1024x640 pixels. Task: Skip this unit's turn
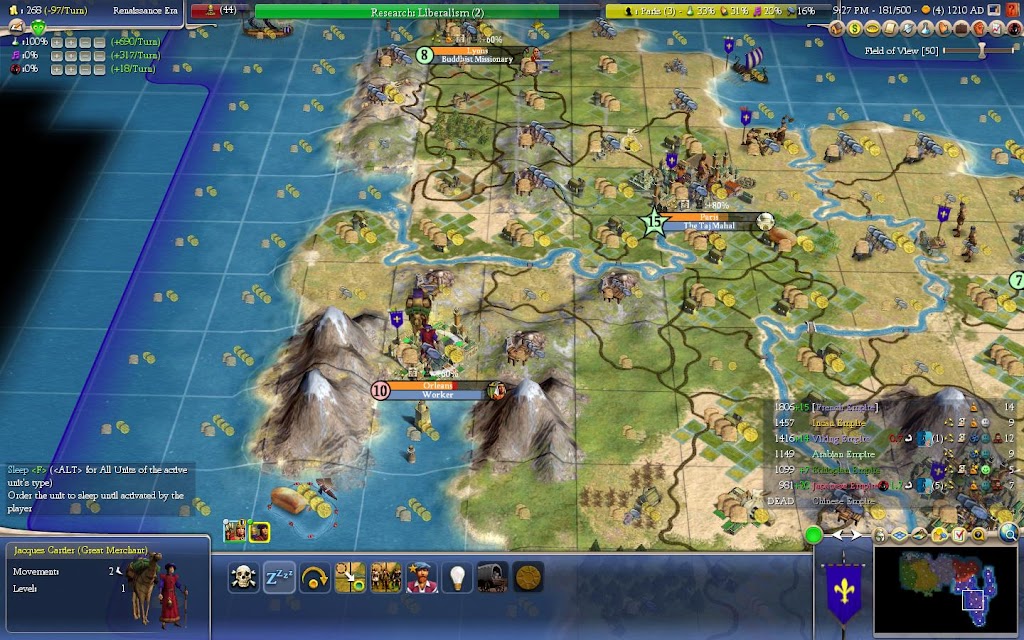pyautogui.click(x=313, y=577)
